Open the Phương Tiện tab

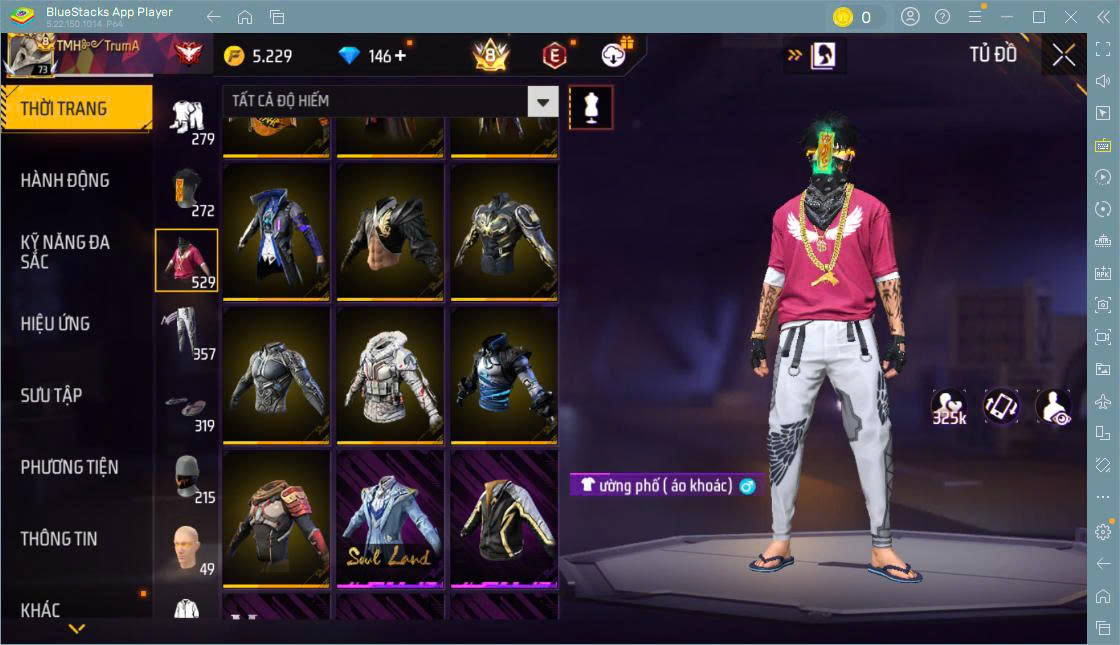coord(70,467)
